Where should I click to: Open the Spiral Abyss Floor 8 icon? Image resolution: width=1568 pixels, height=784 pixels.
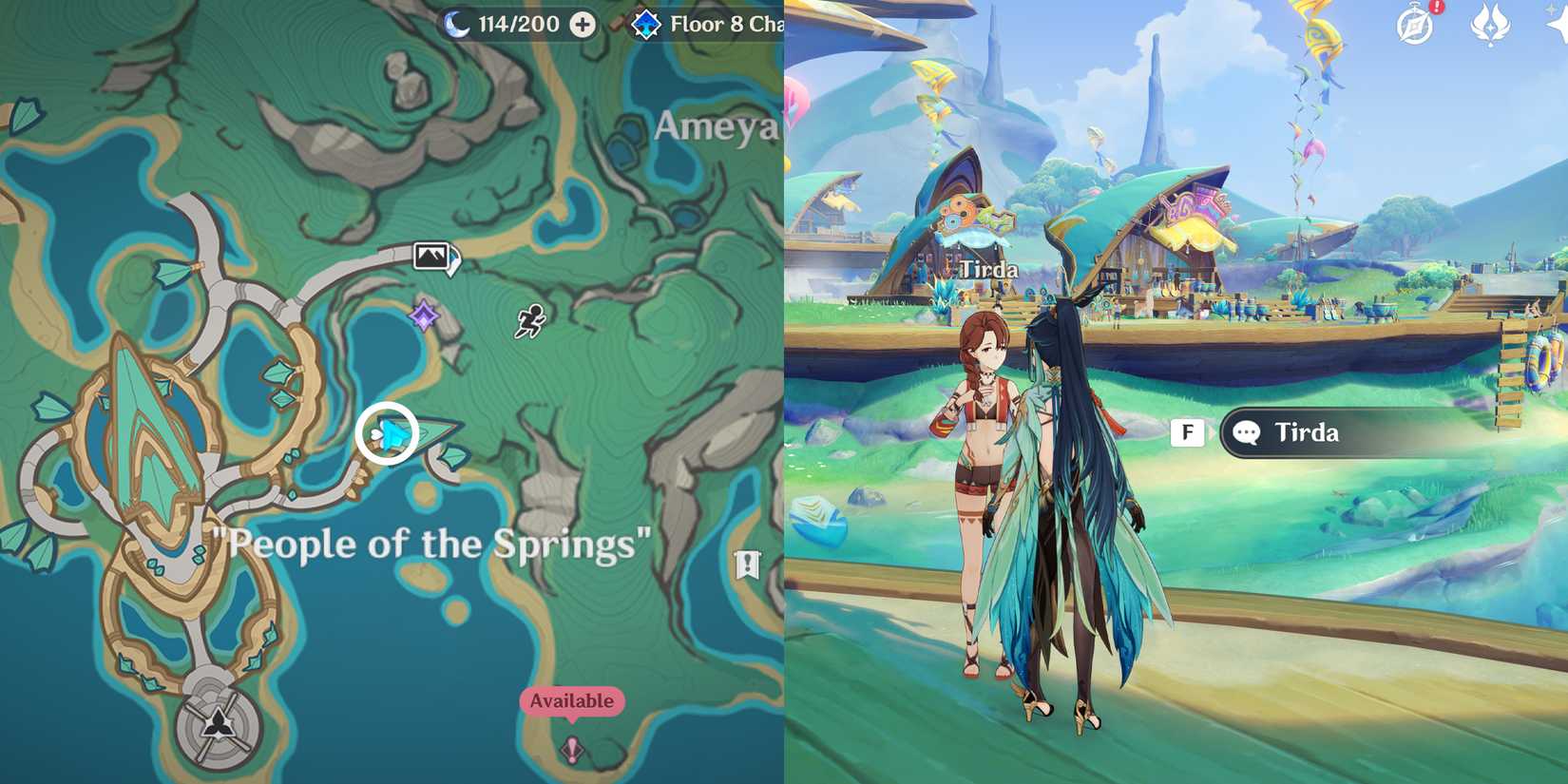[x=645, y=25]
